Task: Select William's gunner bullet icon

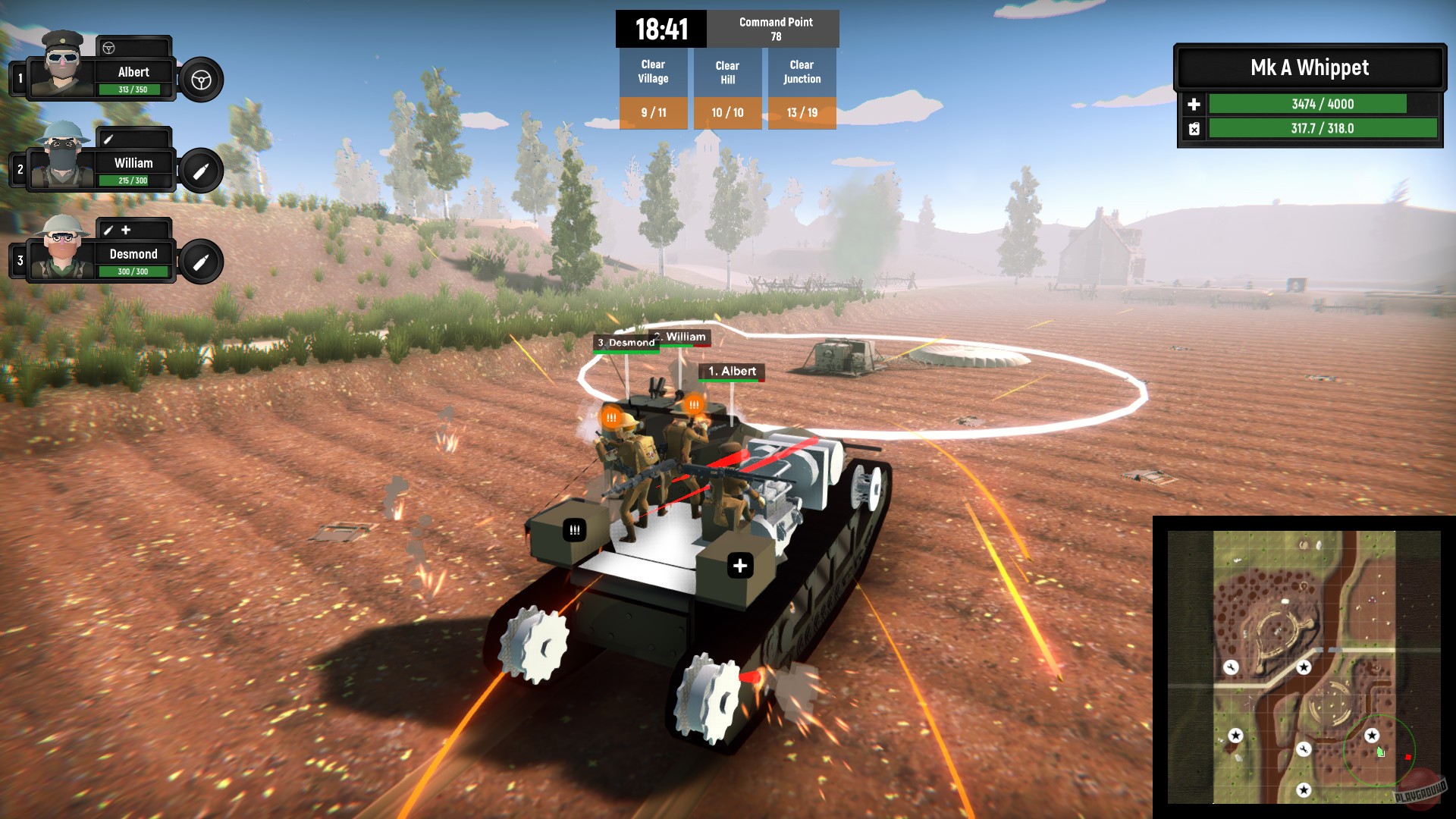Action: pyautogui.click(x=200, y=172)
